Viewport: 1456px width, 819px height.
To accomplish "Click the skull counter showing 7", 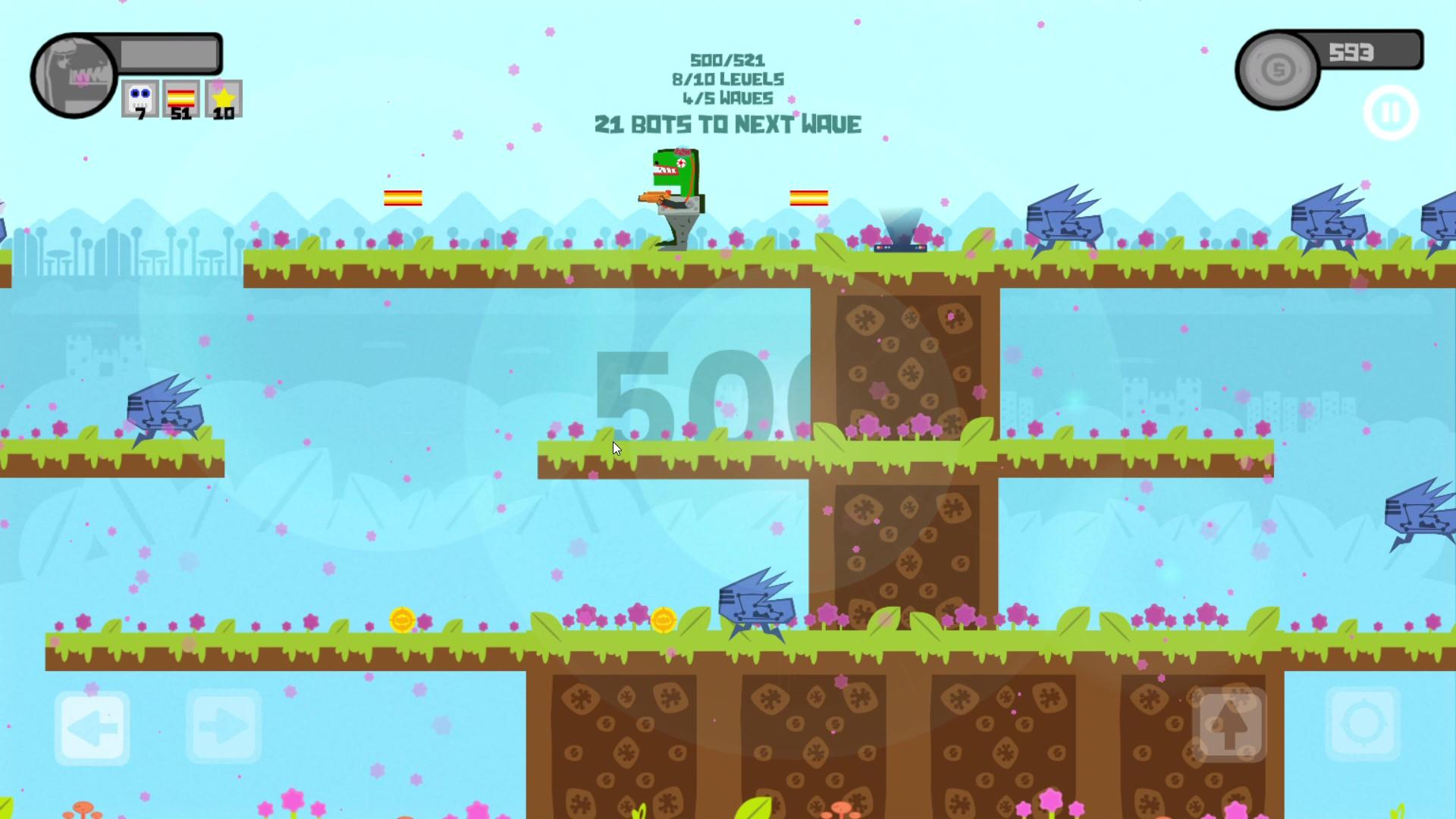I will click(140, 99).
